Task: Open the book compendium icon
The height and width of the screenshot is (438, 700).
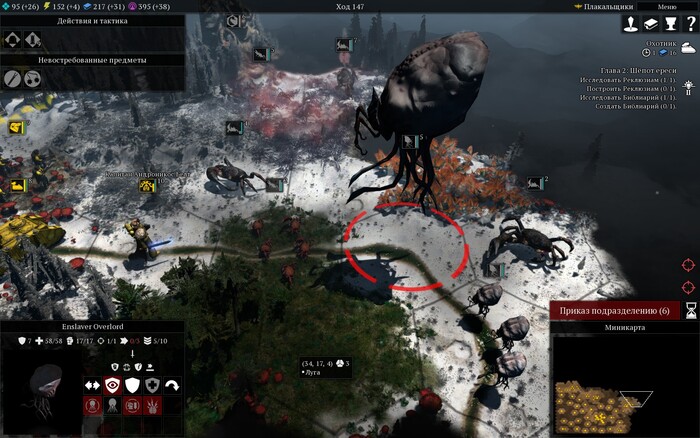Action: click(651, 24)
